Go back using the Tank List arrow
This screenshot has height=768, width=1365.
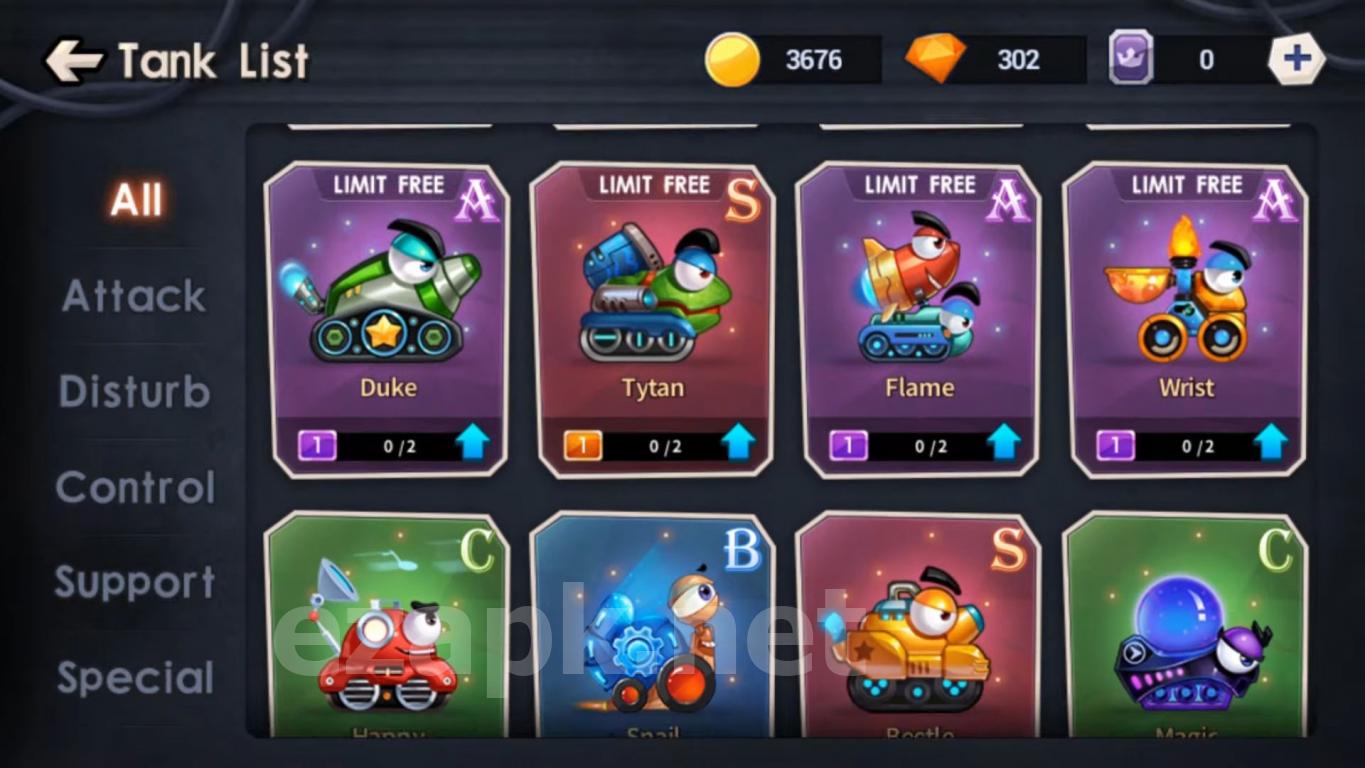74,61
